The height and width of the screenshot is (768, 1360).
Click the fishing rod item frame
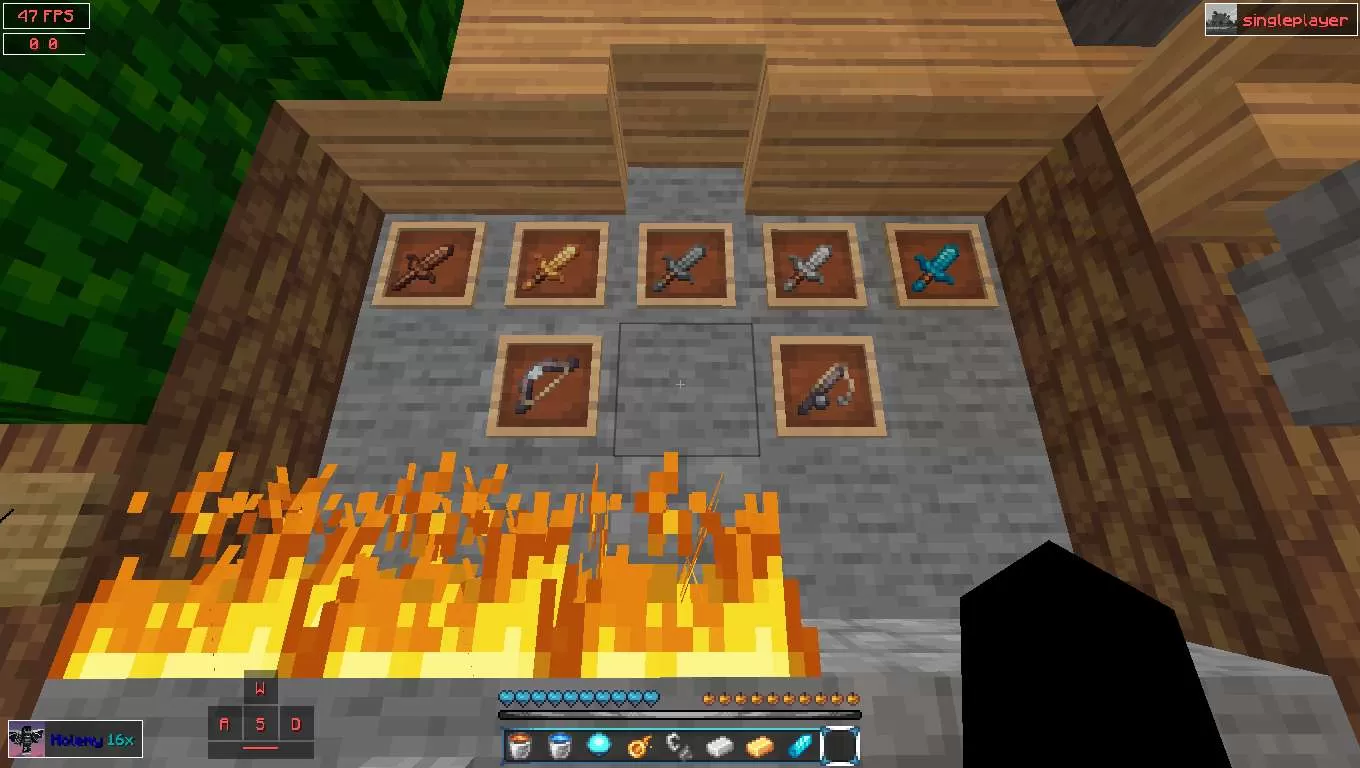coord(830,386)
